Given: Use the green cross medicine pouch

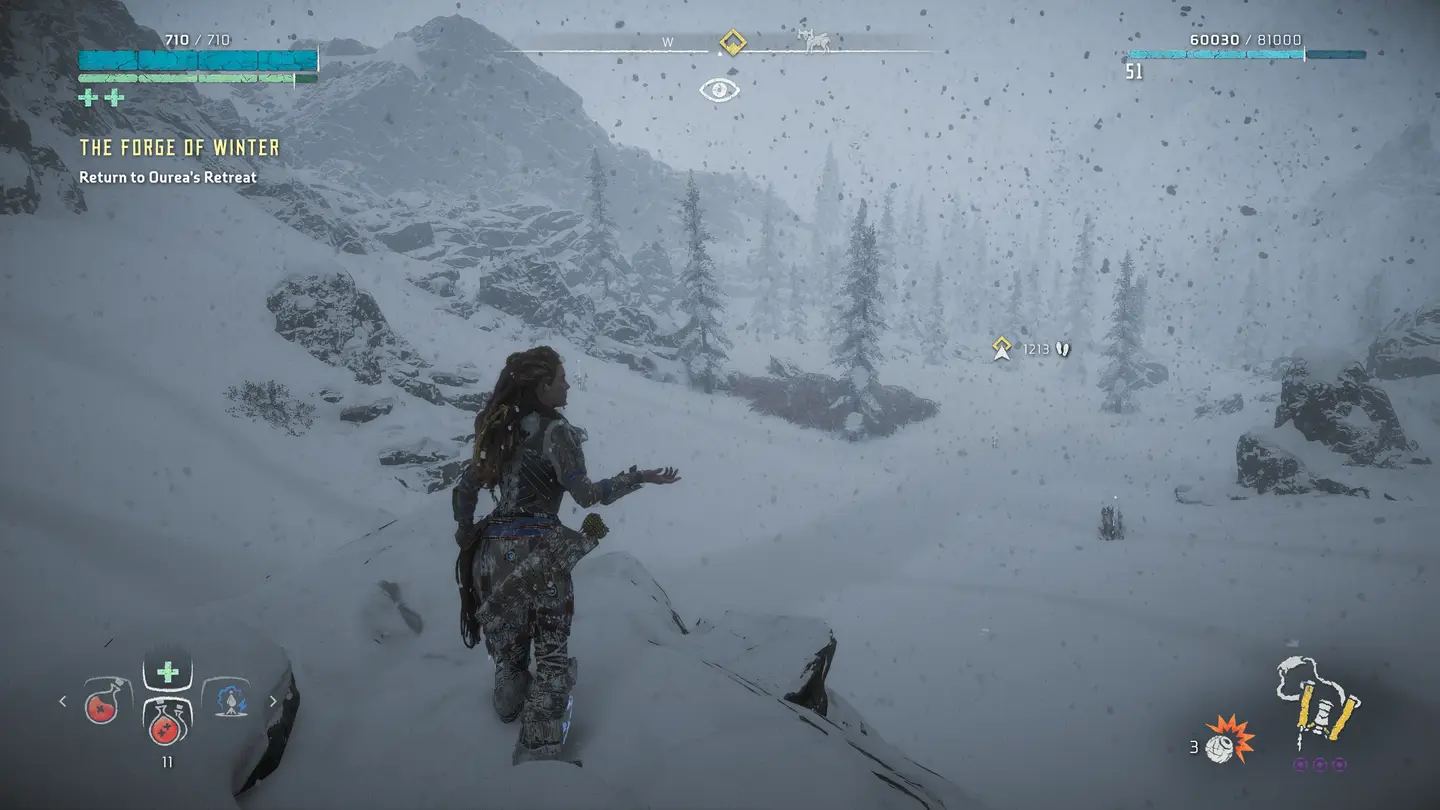Looking at the screenshot, I should pos(168,672).
